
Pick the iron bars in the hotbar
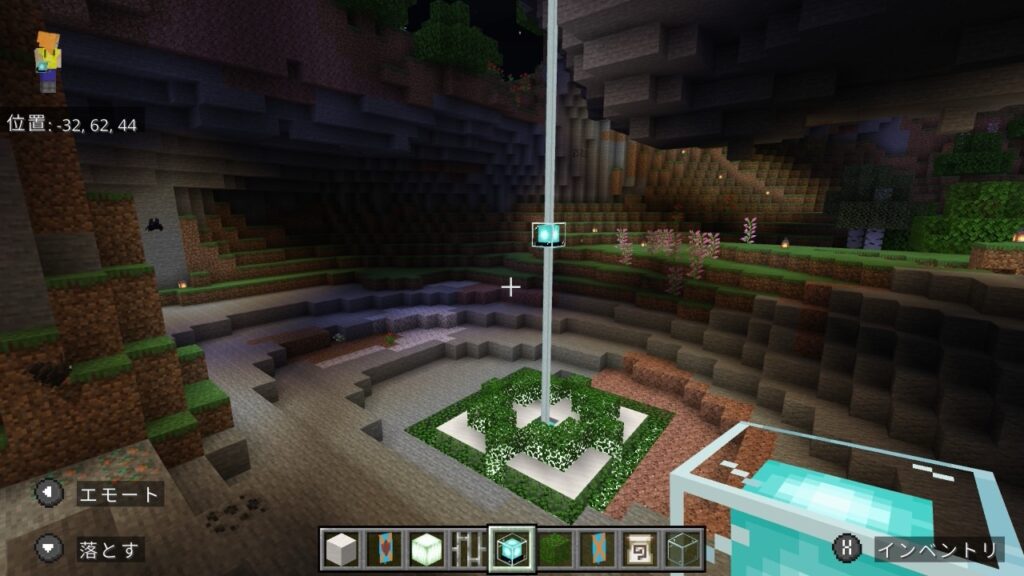pyautogui.click(x=467, y=548)
